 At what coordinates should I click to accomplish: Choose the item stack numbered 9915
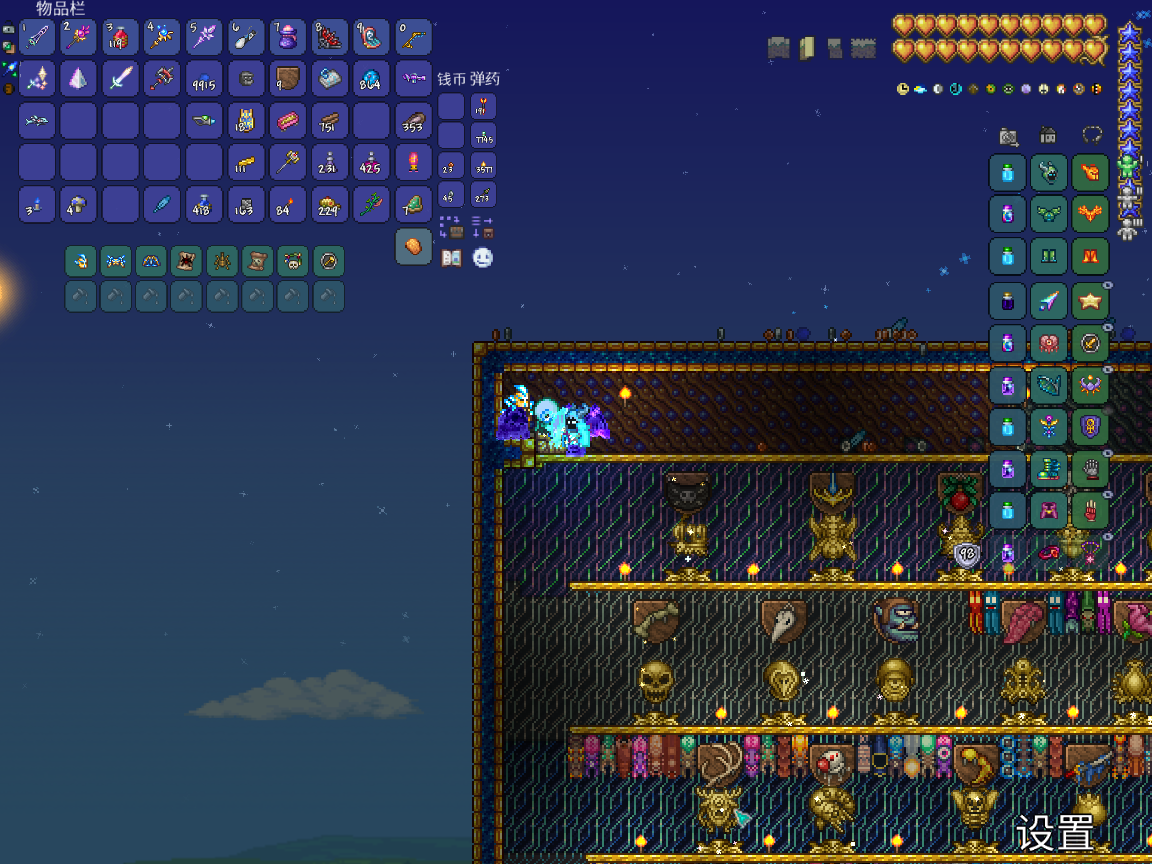coord(204,78)
